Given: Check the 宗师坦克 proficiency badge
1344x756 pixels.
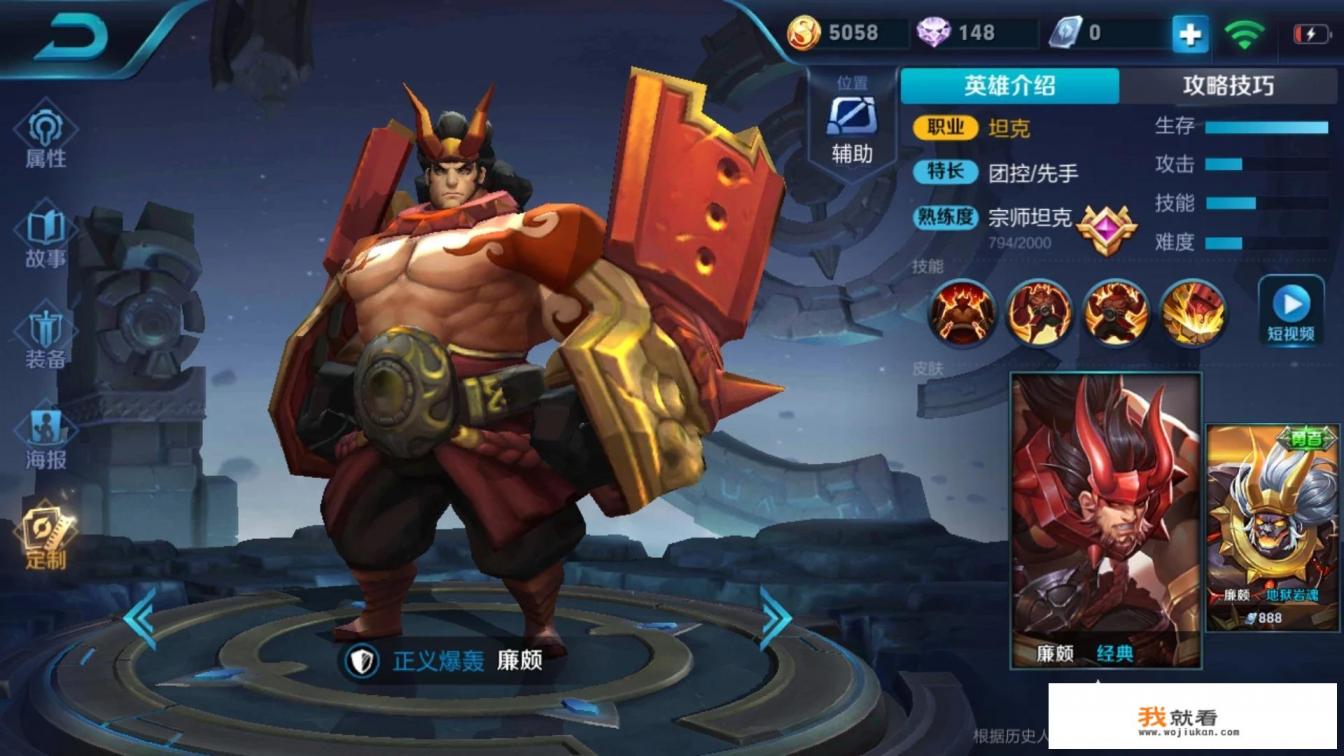Looking at the screenshot, I should click(x=1104, y=231).
